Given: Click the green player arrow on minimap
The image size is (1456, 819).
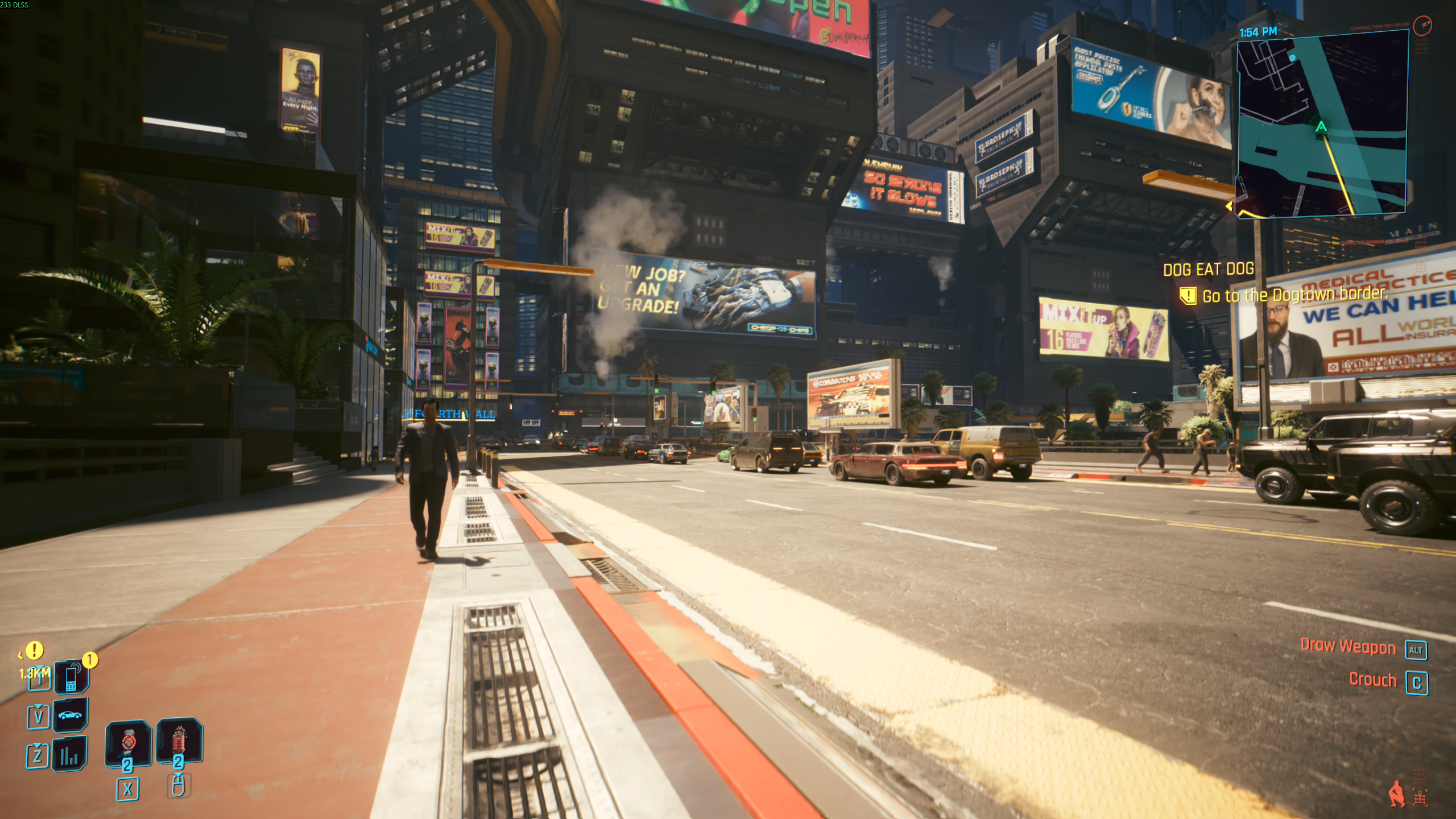Looking at the screenshot, I should coord(1321,127).
